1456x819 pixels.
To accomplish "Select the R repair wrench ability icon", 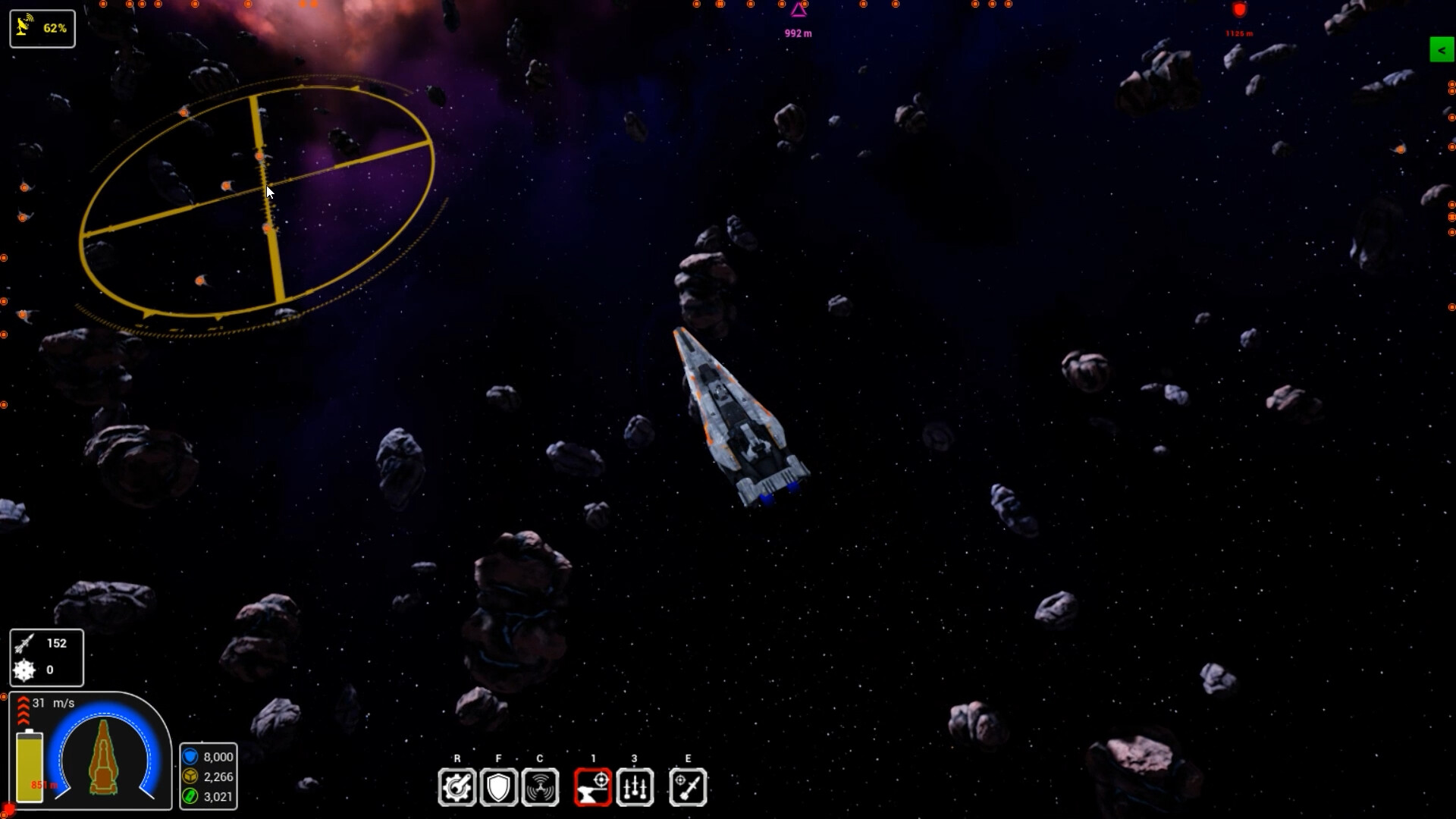I will (457, 787).
